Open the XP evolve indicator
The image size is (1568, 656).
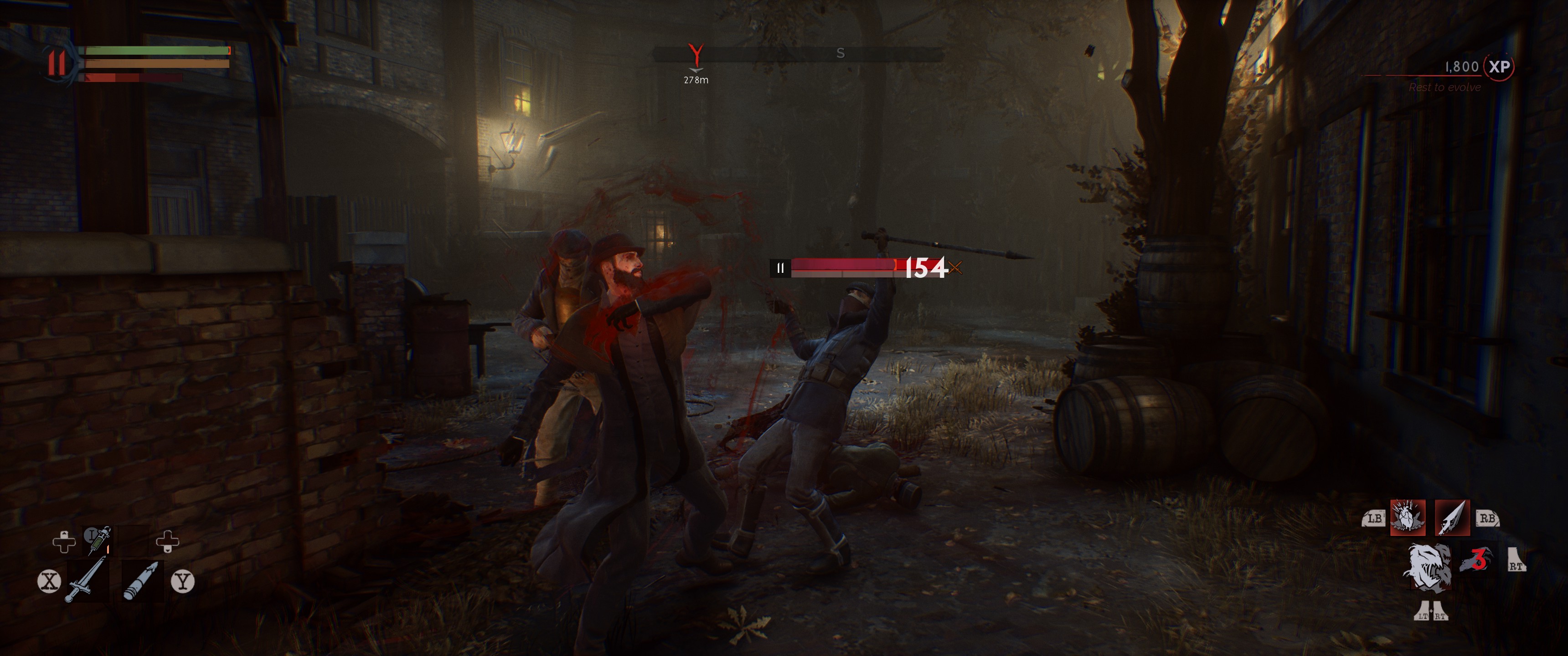(1499, 67)
